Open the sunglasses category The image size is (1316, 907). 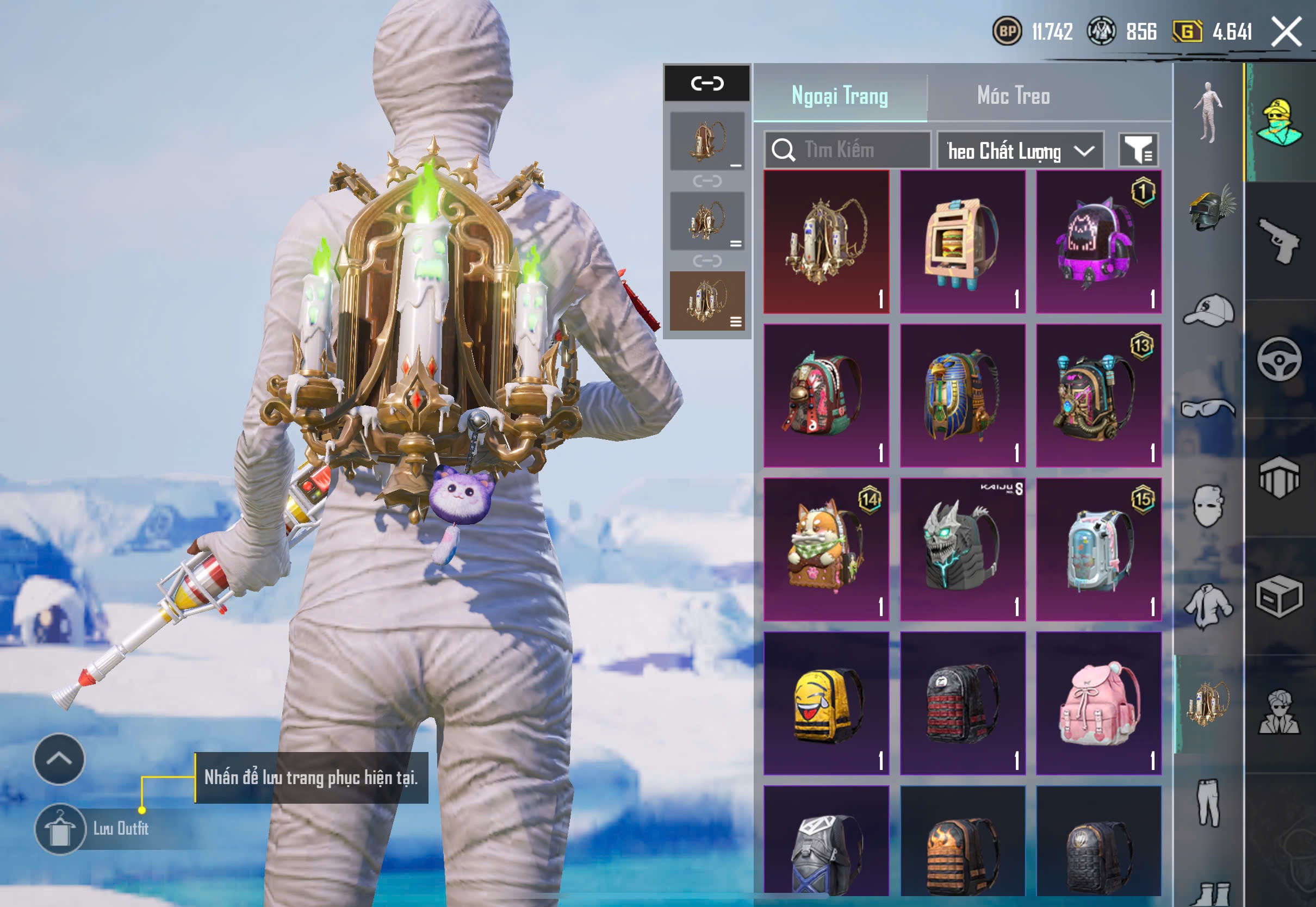click(1209, 408)
